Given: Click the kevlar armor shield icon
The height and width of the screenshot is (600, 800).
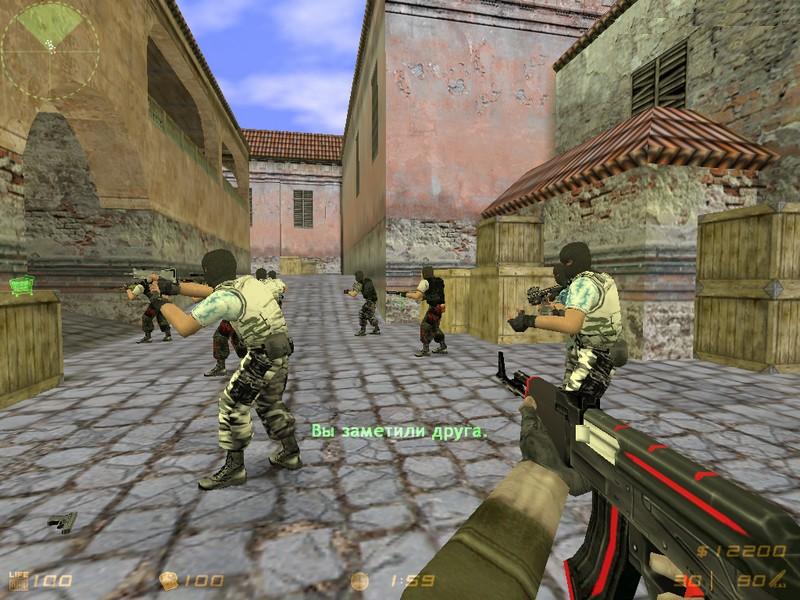Looking at the screenshot, I should click(x=169, y=581).
